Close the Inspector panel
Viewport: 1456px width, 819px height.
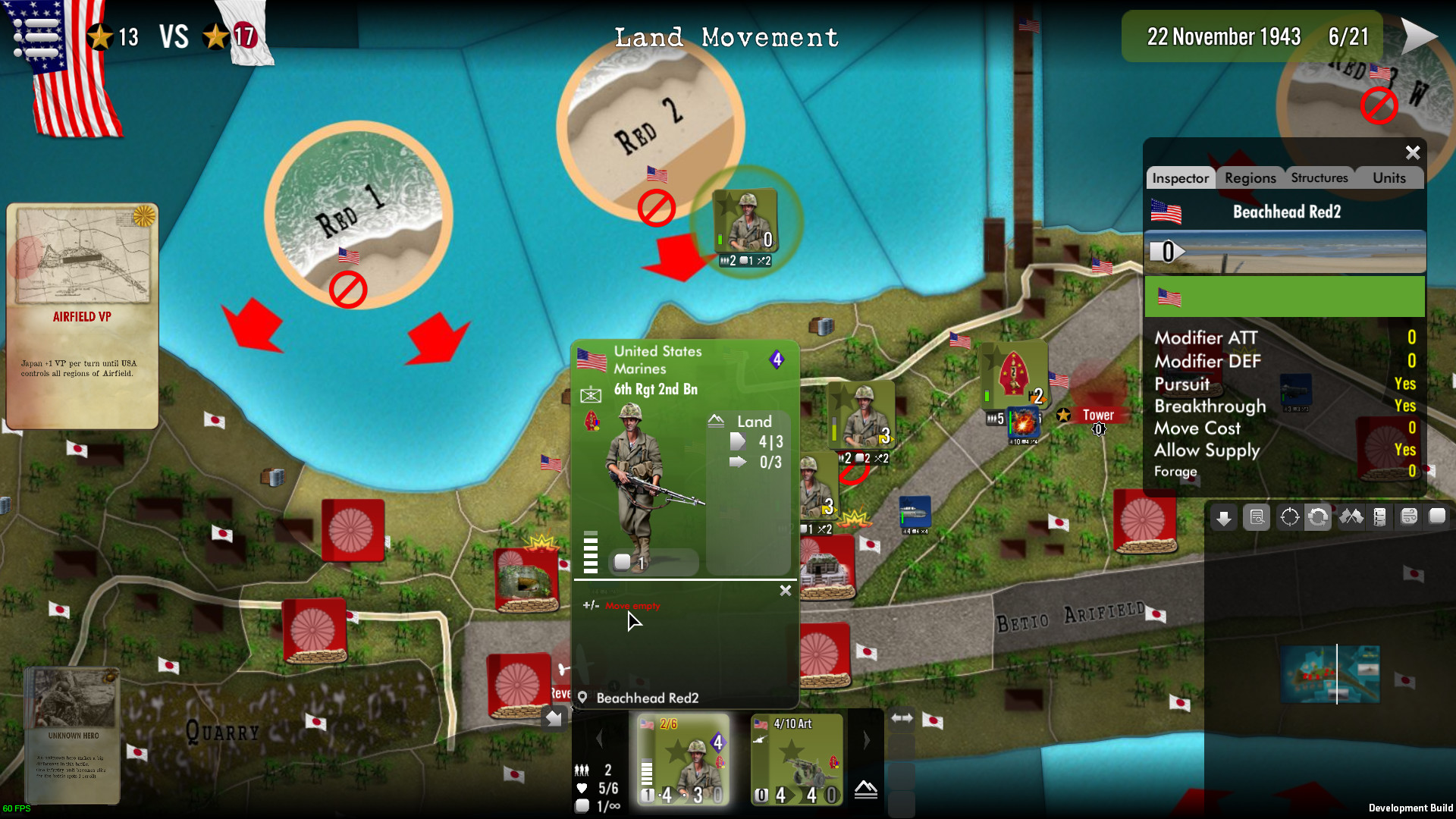[x=1412, y=152]
